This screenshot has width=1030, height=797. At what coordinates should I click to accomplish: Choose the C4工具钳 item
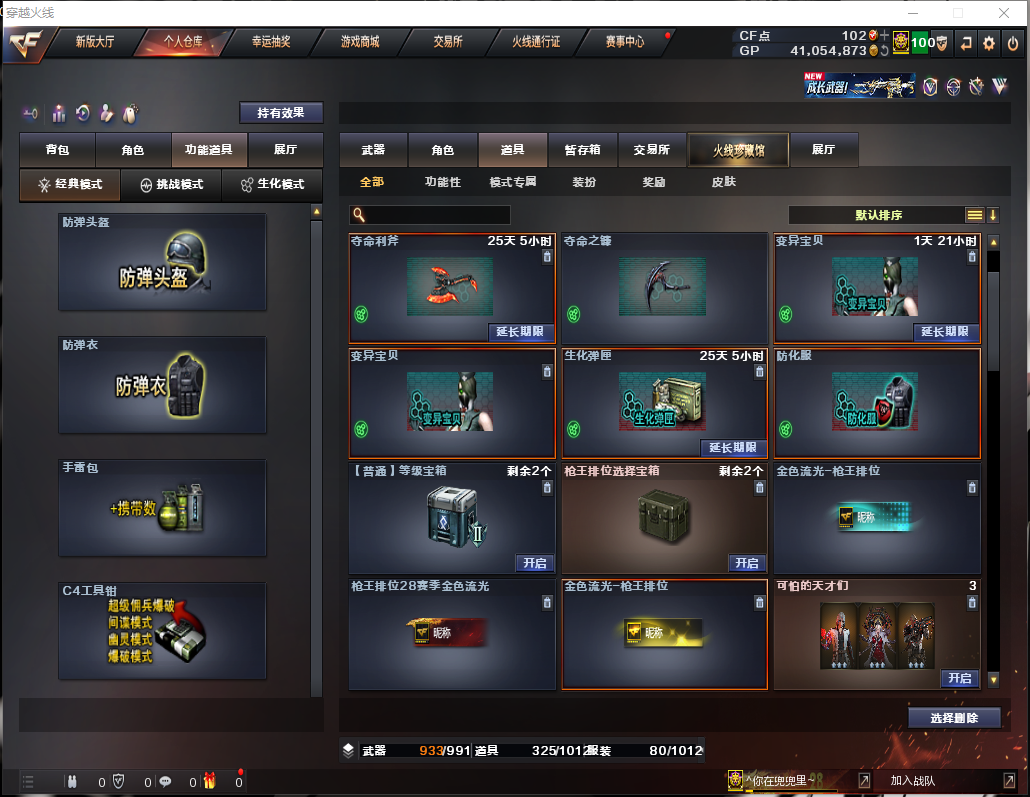tap(162, 630)
